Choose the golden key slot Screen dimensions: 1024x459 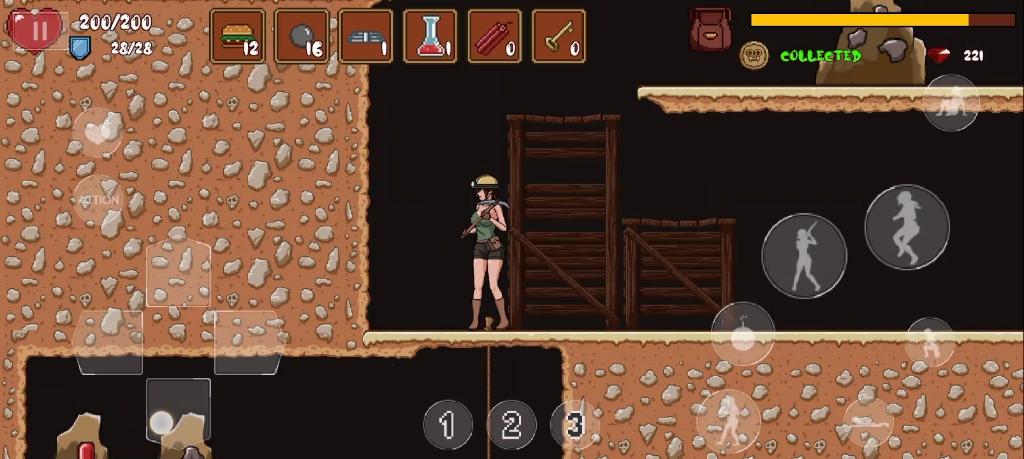coord(558,37)
